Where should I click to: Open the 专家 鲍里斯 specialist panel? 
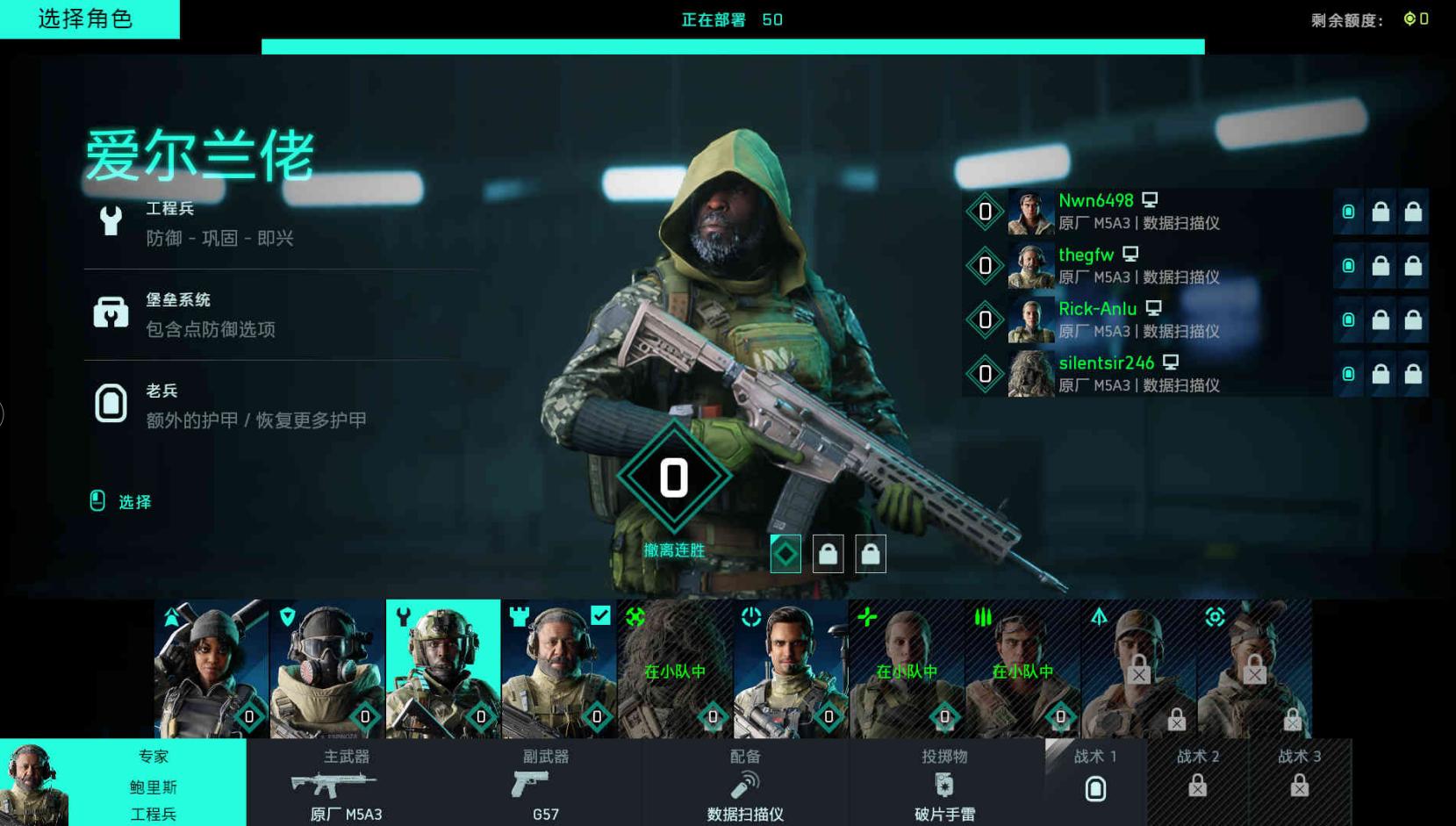pyautogui.click(x=123, y=783)
